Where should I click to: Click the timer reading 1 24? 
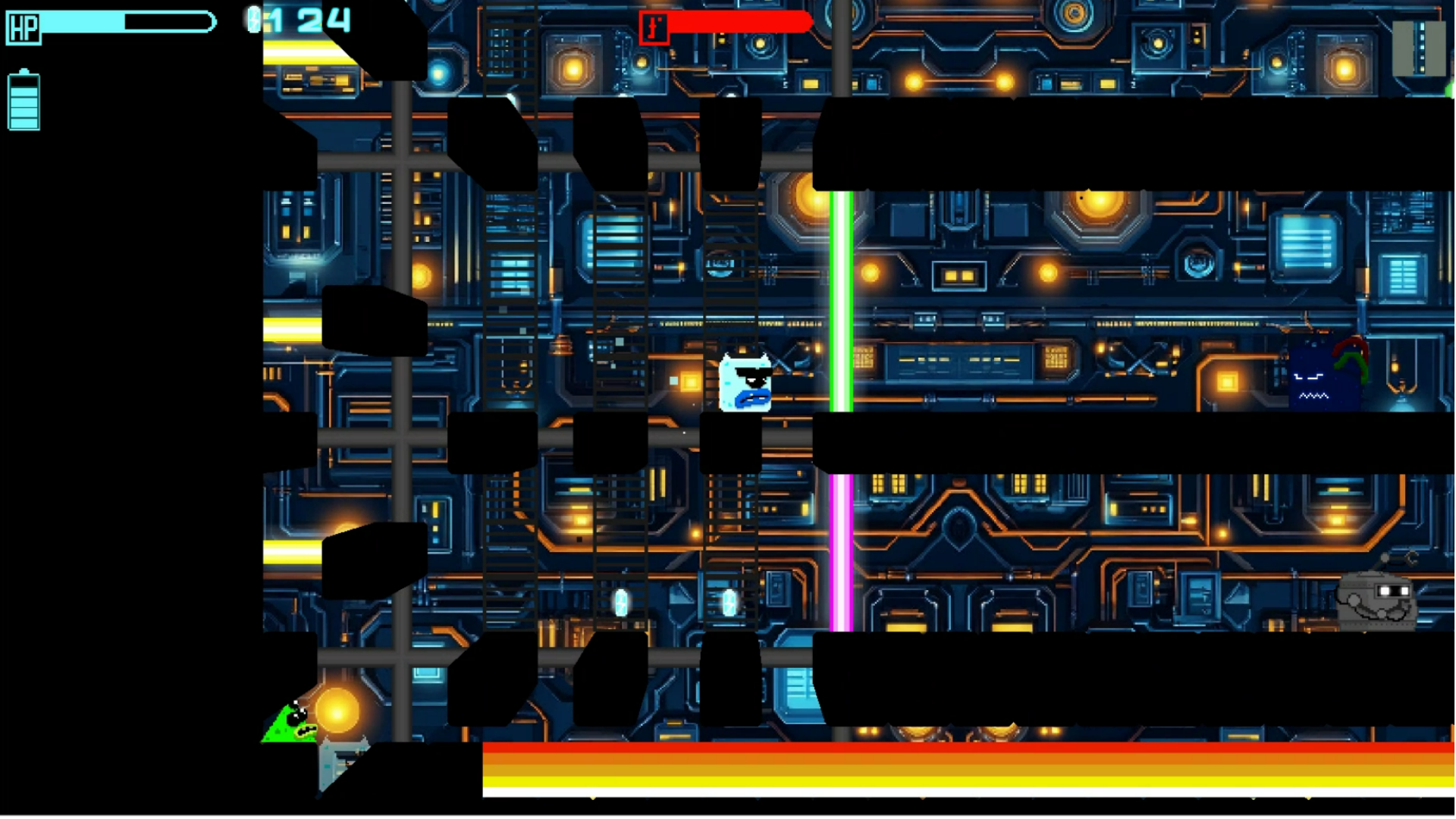(x=303, y=20)
